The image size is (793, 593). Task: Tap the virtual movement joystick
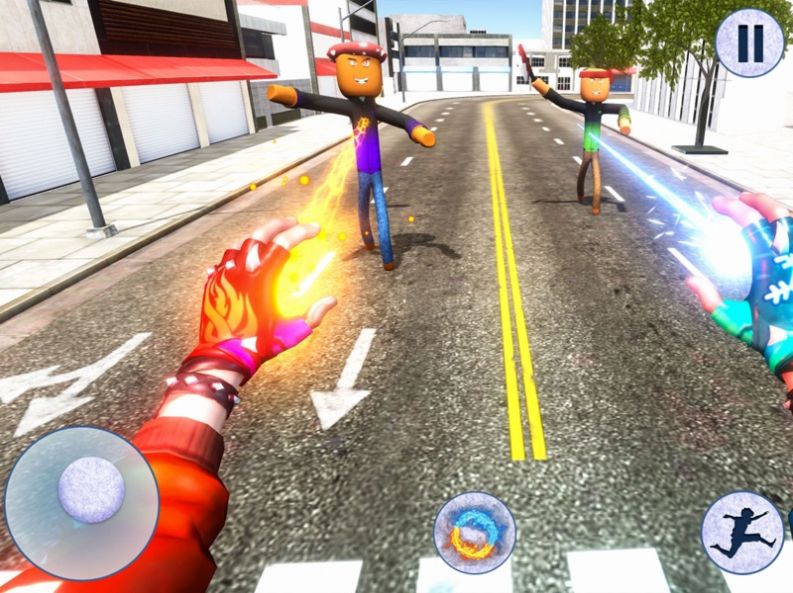91,490
